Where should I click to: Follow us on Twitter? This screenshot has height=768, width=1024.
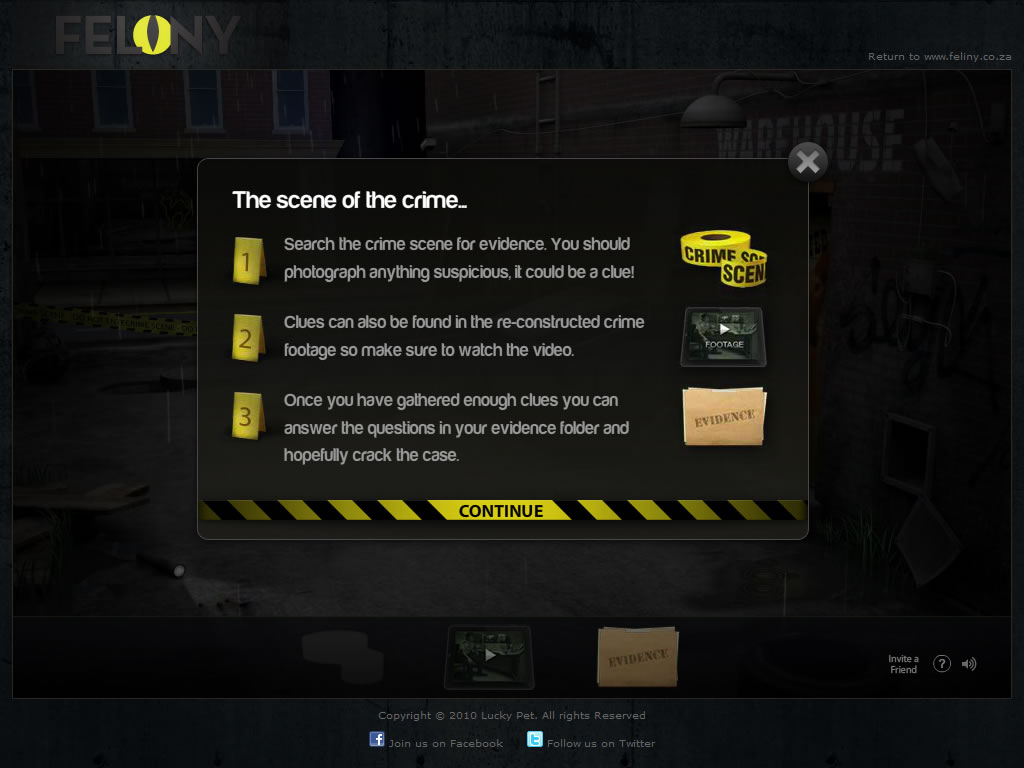[x=591, y=742]
